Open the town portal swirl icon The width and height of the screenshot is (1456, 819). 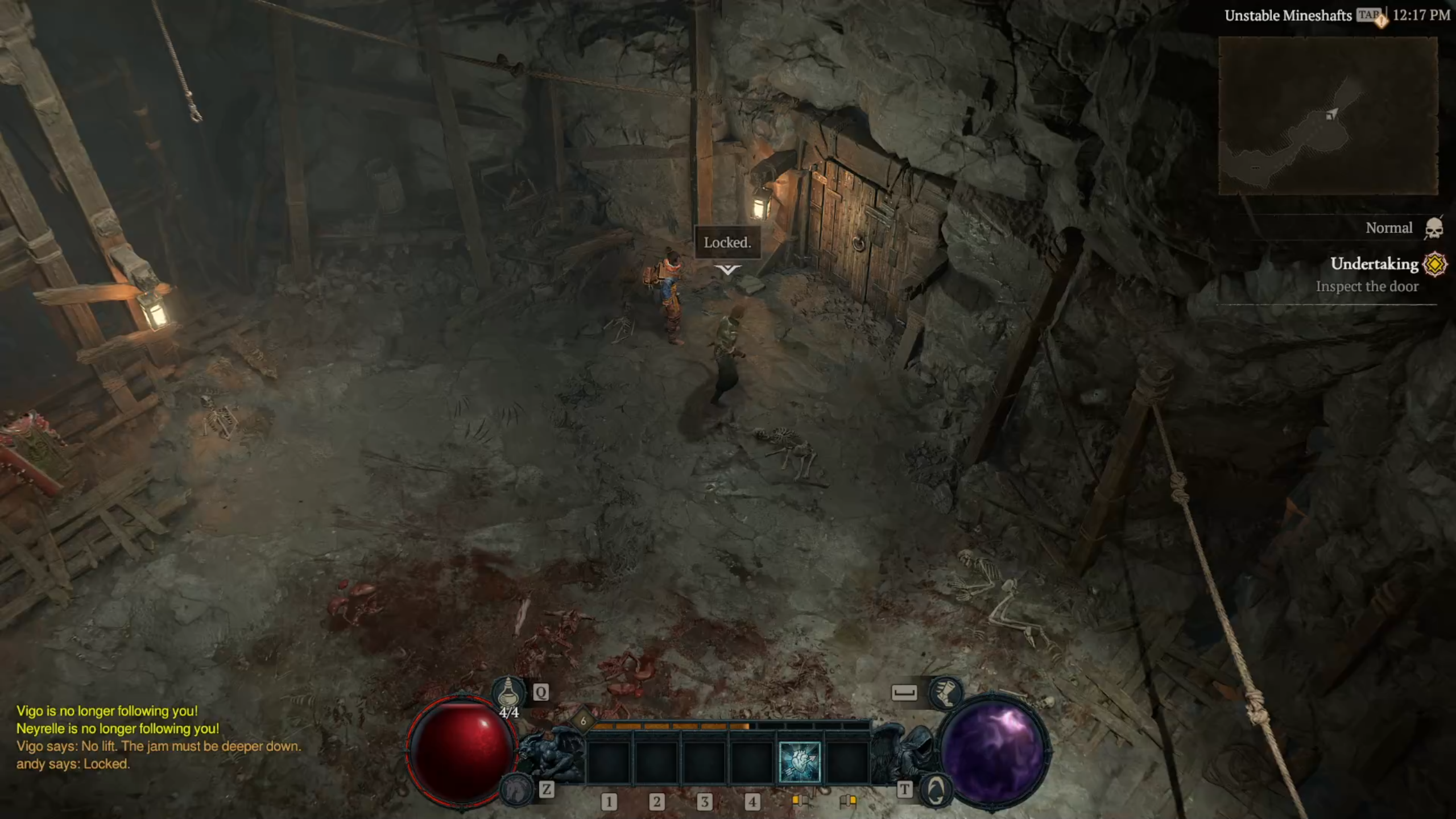point(934,789)
